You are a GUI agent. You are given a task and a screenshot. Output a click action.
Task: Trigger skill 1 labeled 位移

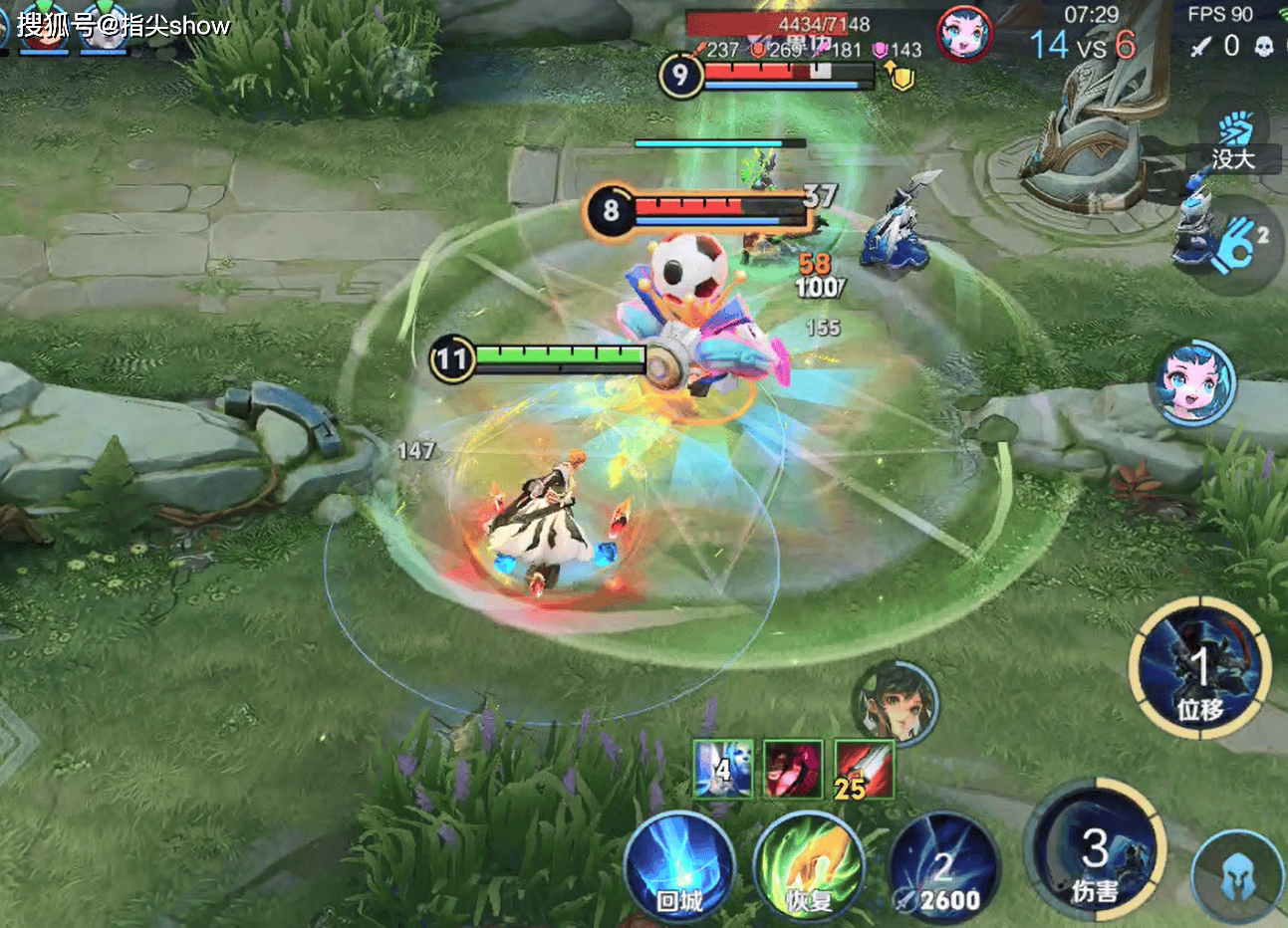coord(1199,667)
